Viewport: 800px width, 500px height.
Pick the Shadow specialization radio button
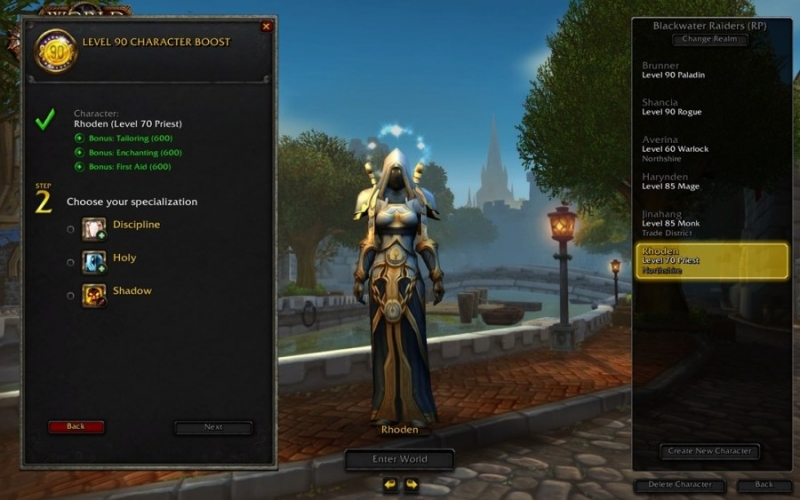click(70, 295)
